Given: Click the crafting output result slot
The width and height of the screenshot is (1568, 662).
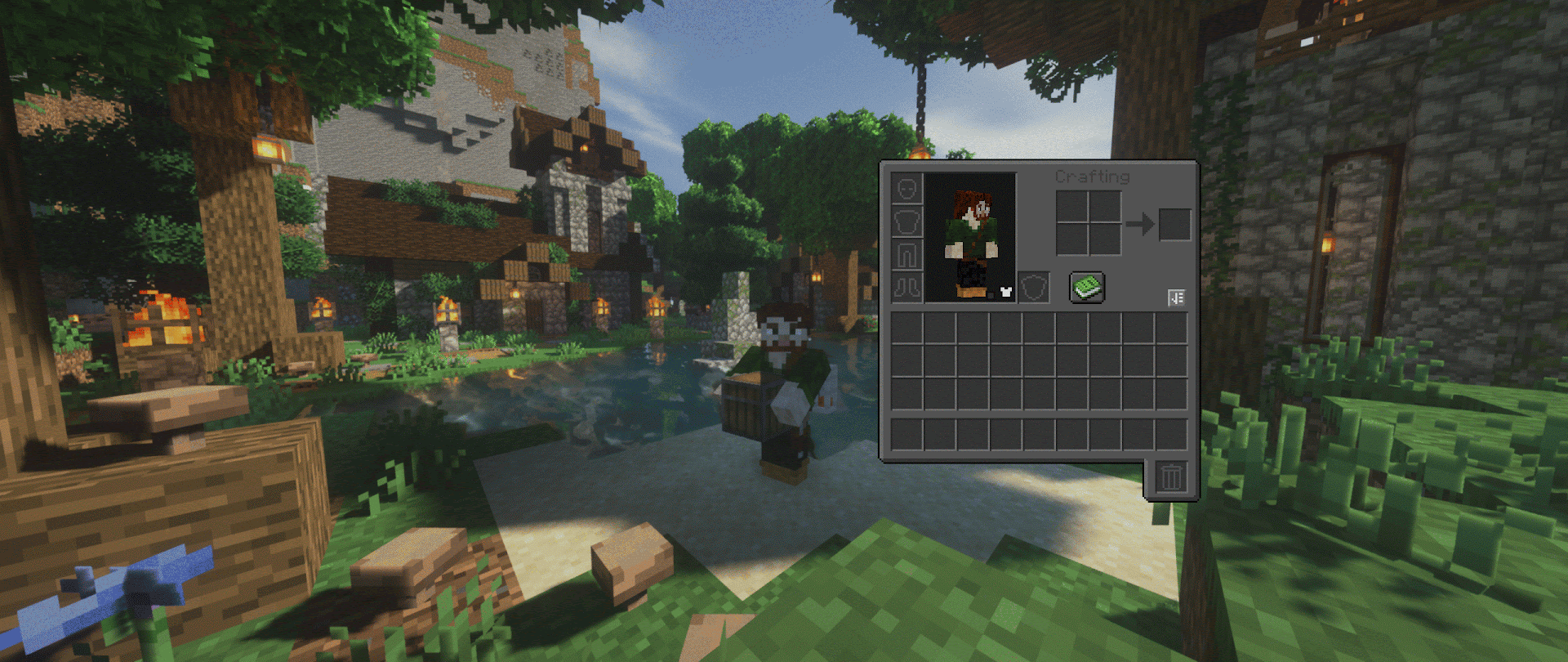Looking at the screenshot, I should coord(1175,224).
